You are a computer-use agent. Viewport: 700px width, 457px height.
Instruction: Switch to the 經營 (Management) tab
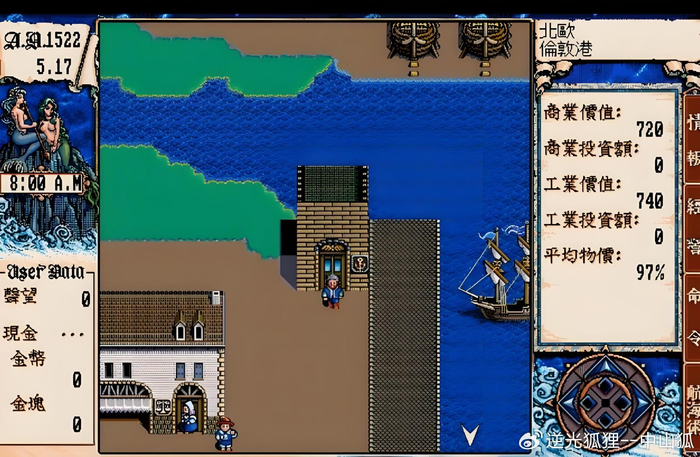click(x=691, y=224)
